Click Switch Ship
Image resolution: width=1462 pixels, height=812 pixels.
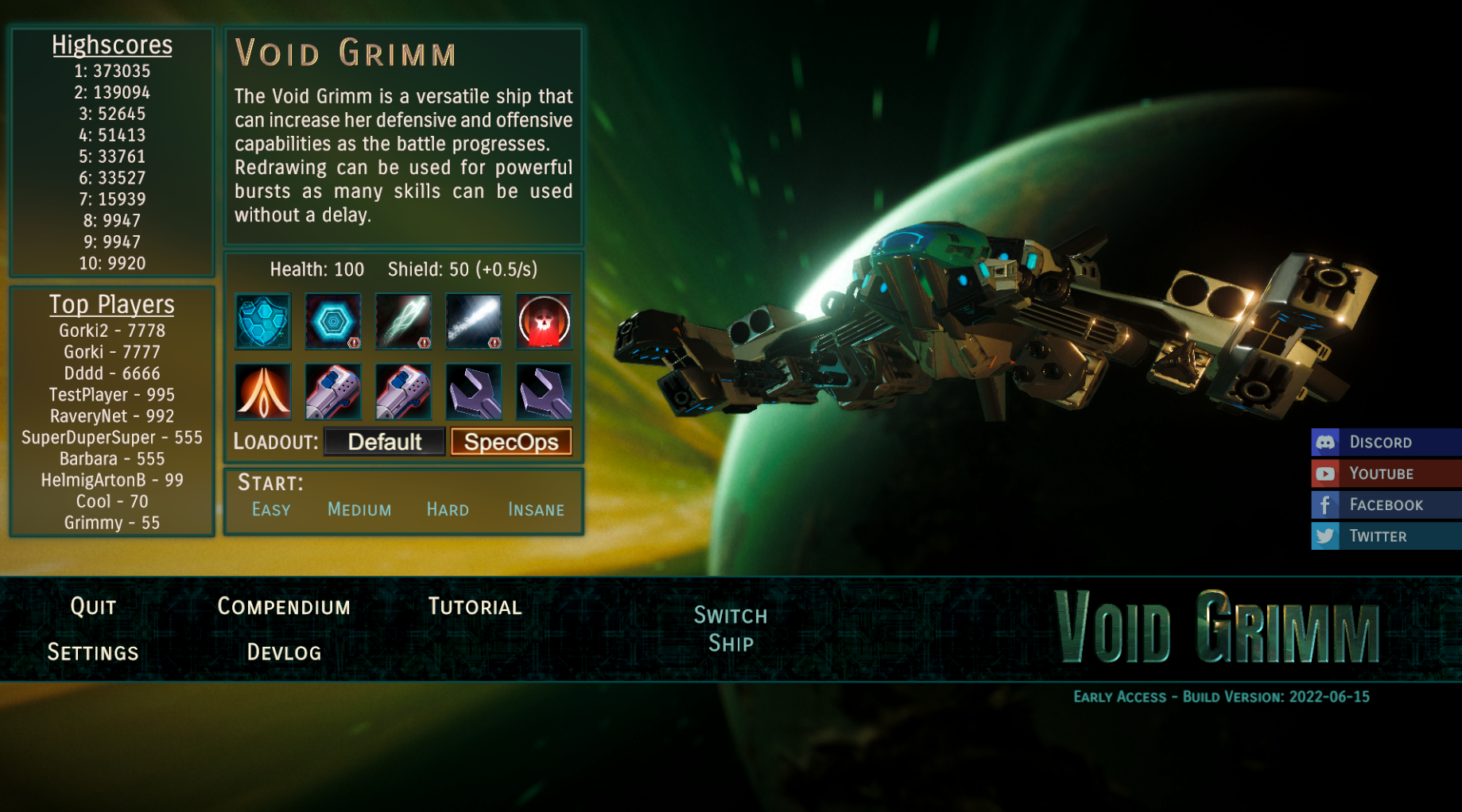(731, 628)
